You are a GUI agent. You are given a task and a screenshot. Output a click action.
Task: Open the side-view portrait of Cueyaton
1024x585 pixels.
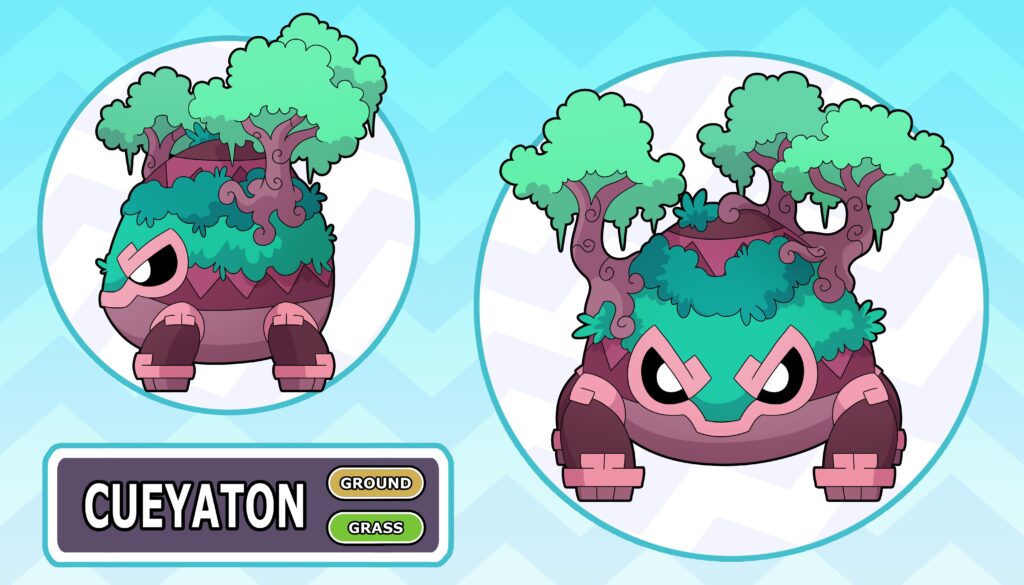click(228, 225)
